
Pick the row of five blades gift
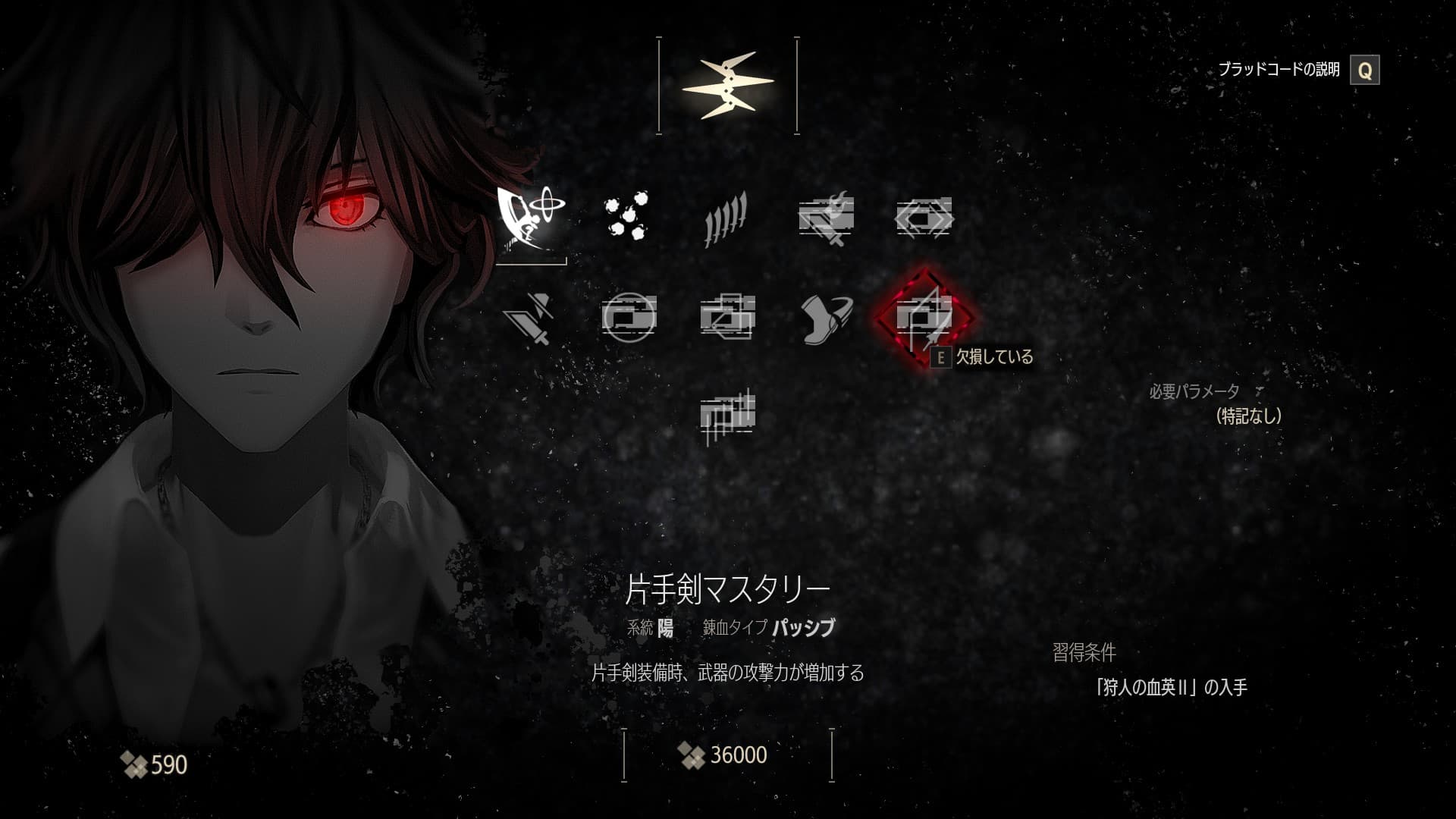(726, 217)
